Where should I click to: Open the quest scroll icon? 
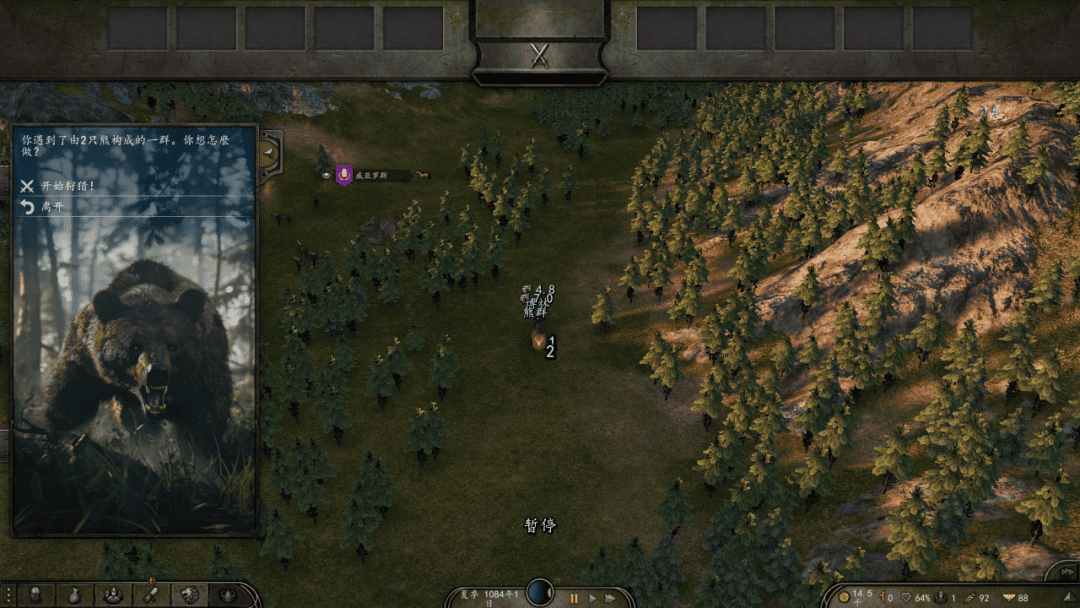click(x=151, y=596)
